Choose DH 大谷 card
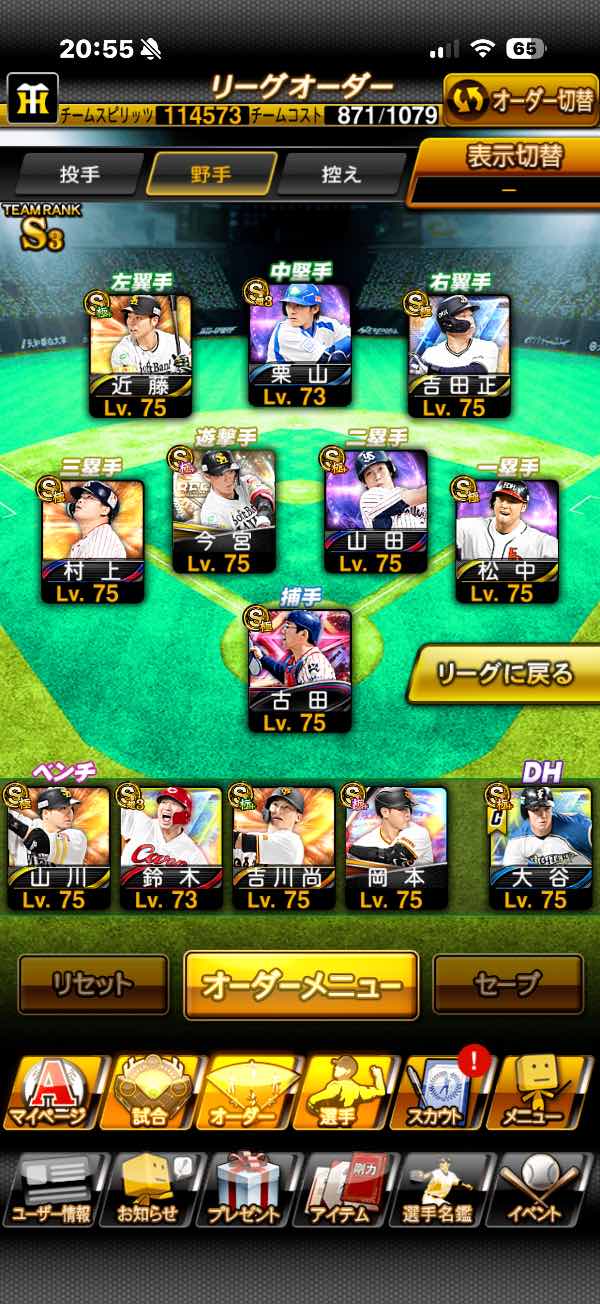The width and height of the screenshot is (600, 1304). [x=540, y=849]
